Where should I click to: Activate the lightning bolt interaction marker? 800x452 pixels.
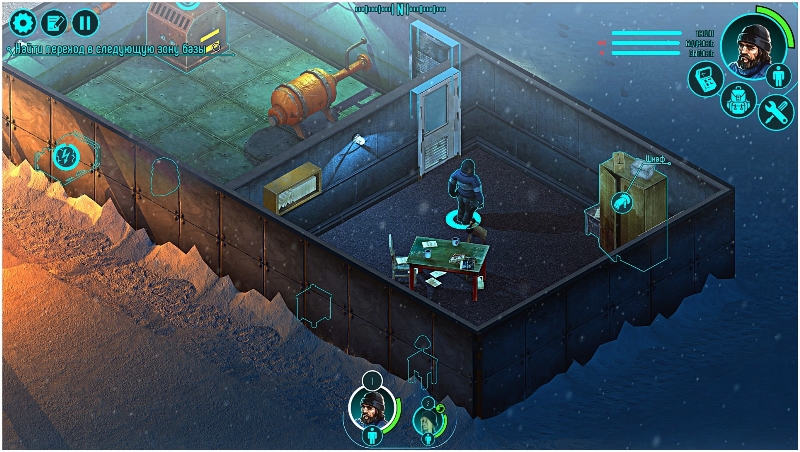[66, 156]
